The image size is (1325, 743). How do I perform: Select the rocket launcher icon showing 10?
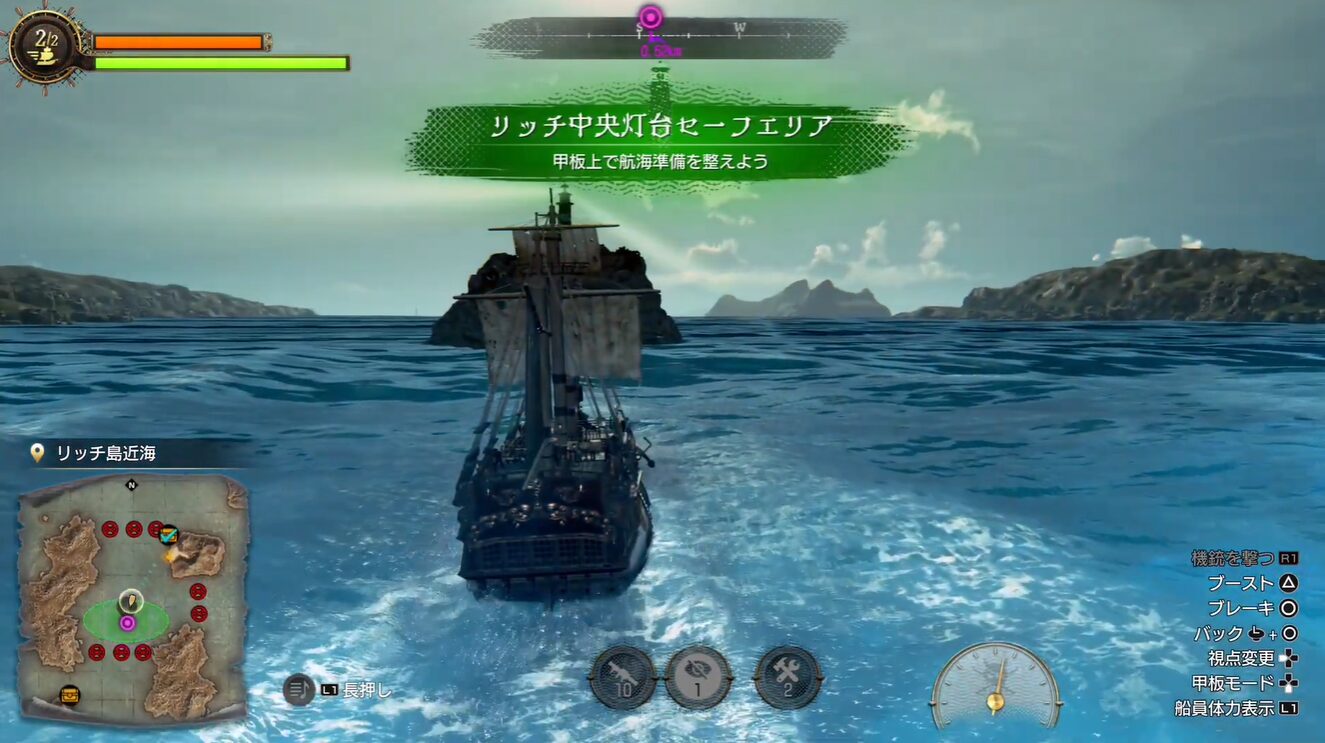pos(622,677)
